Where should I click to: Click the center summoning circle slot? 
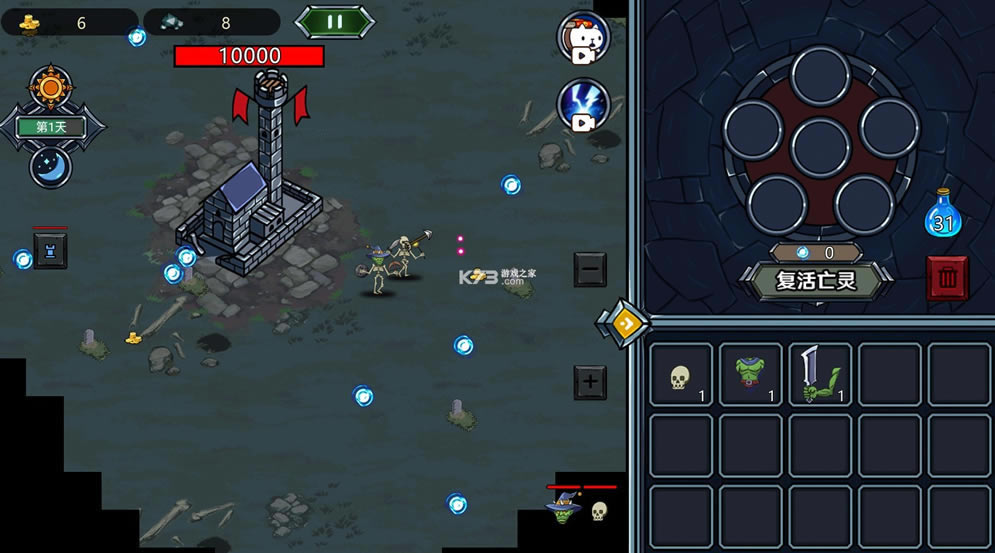tap(819, 148)
